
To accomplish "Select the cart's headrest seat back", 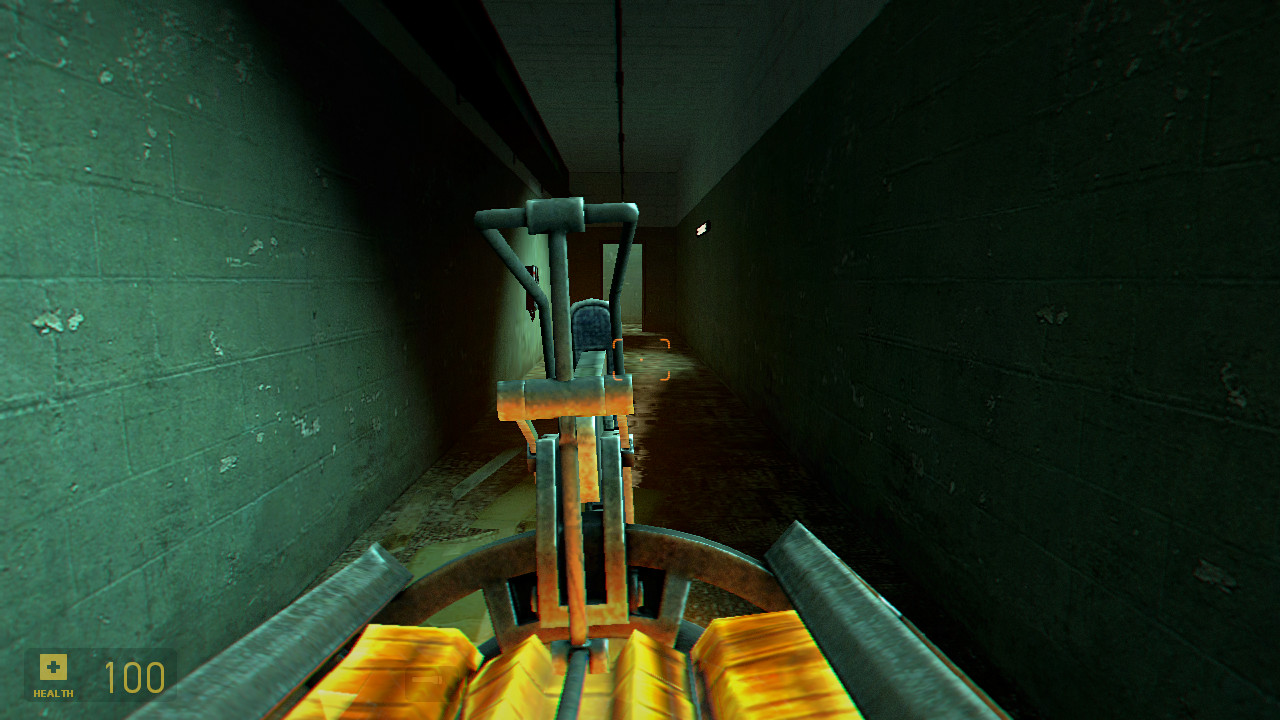I will pos(589,330).
